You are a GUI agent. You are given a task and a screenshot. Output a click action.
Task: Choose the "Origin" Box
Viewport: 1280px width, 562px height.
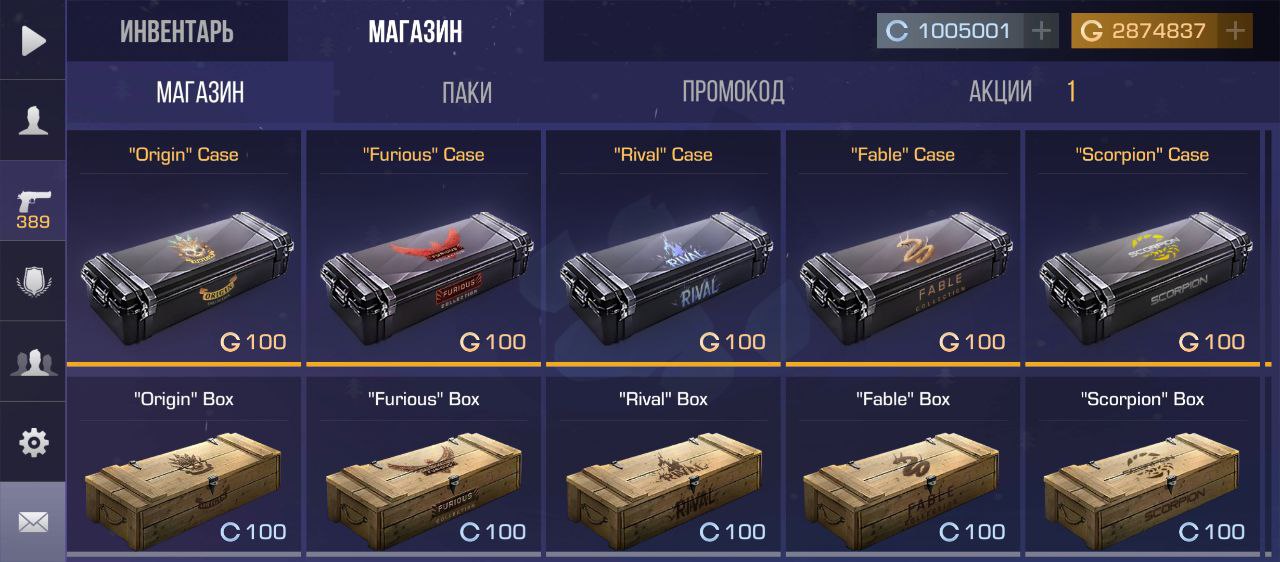tap(184, 468)
